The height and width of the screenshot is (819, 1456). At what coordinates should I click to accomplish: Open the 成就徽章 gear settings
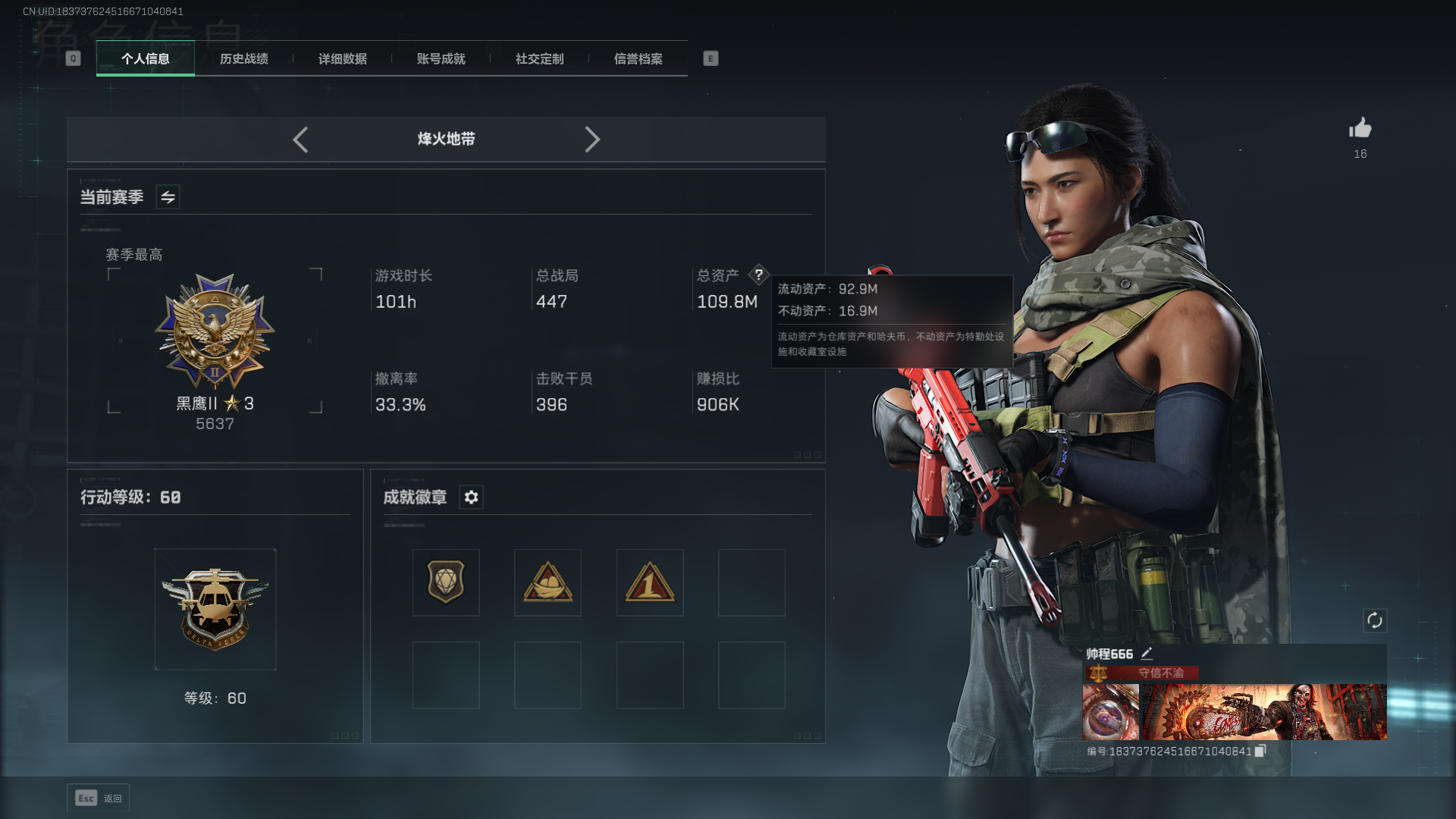pos(471,497)
